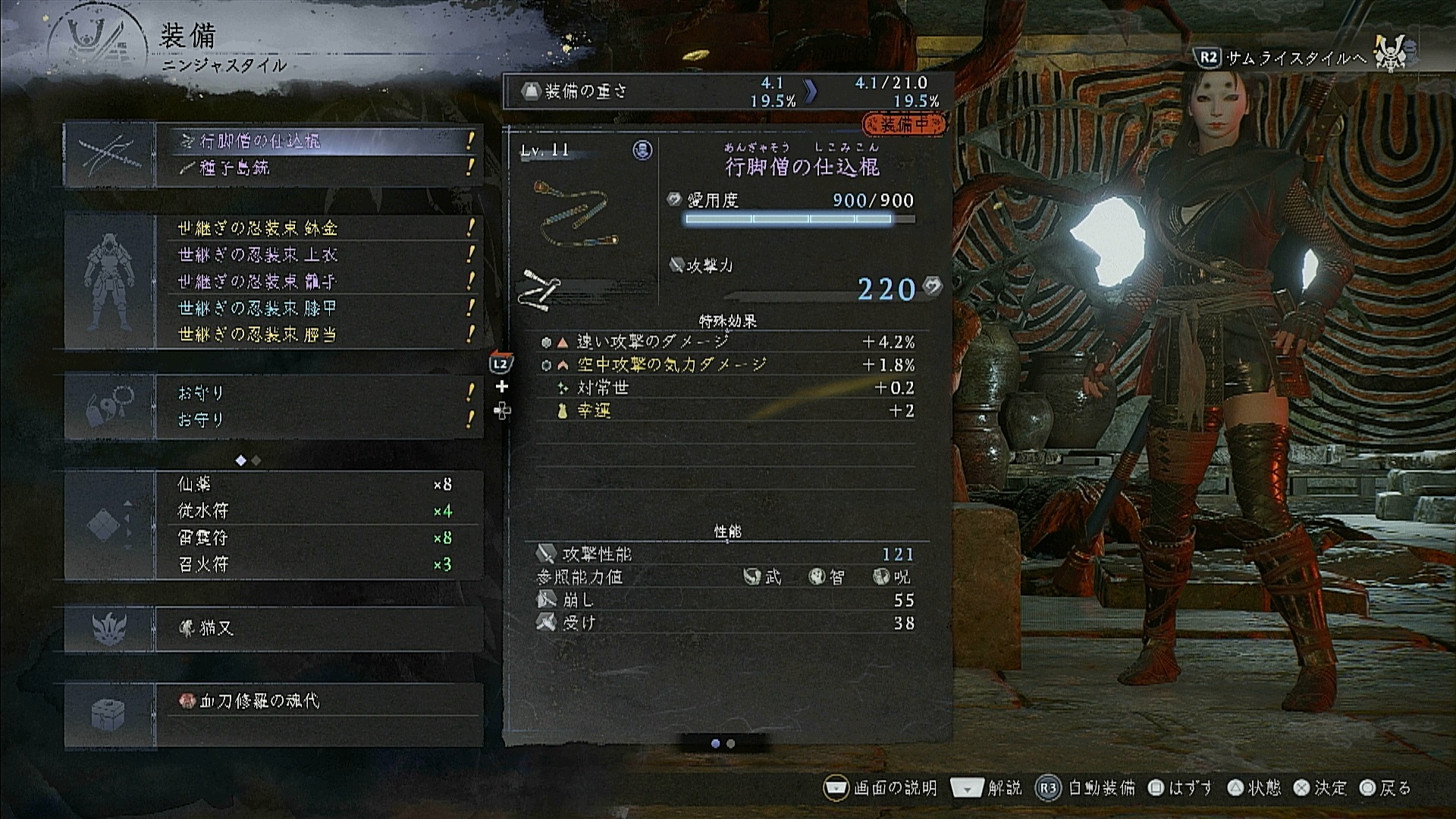This screenshot has height=819, width=1456.
Task: Select the 行脚僧の仕込棍 weapon slot
Action: tap(318, 141)
